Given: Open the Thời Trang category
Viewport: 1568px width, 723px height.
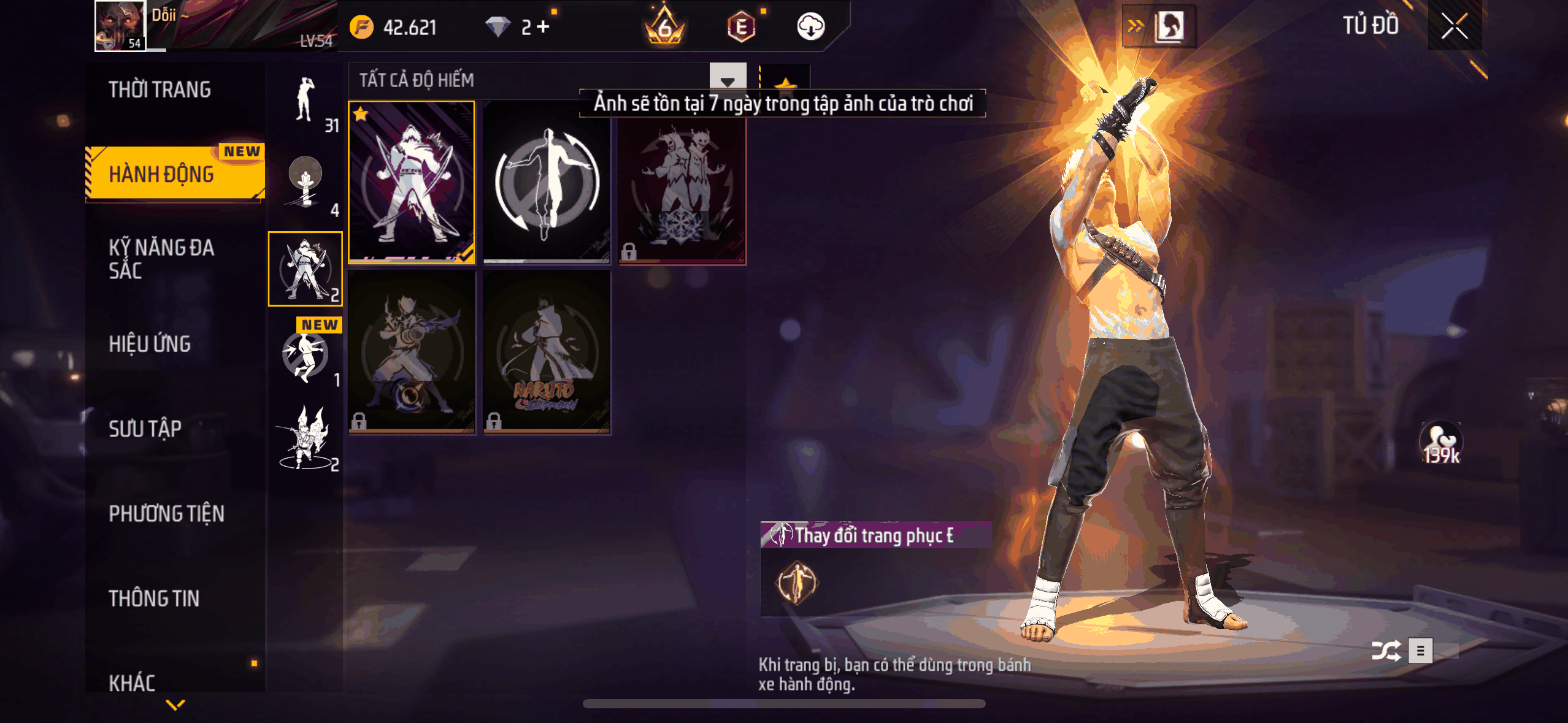Looking at the screenshot, I should pos(159,90).
